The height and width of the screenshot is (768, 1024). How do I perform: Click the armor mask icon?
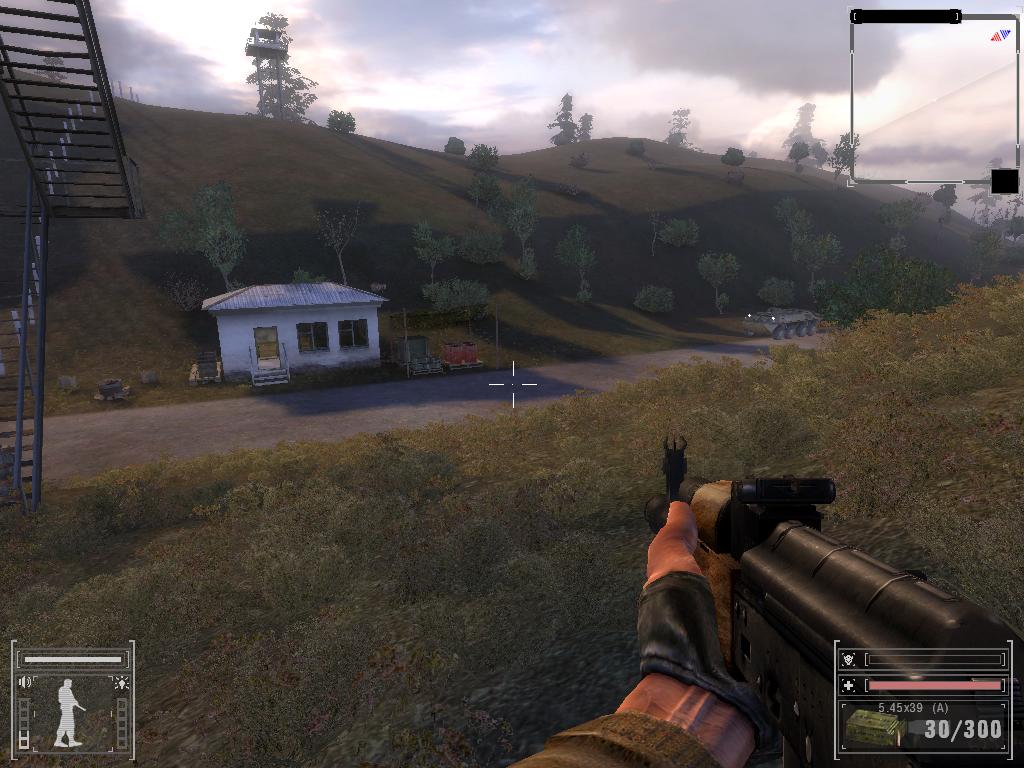[x=850, y=659]
